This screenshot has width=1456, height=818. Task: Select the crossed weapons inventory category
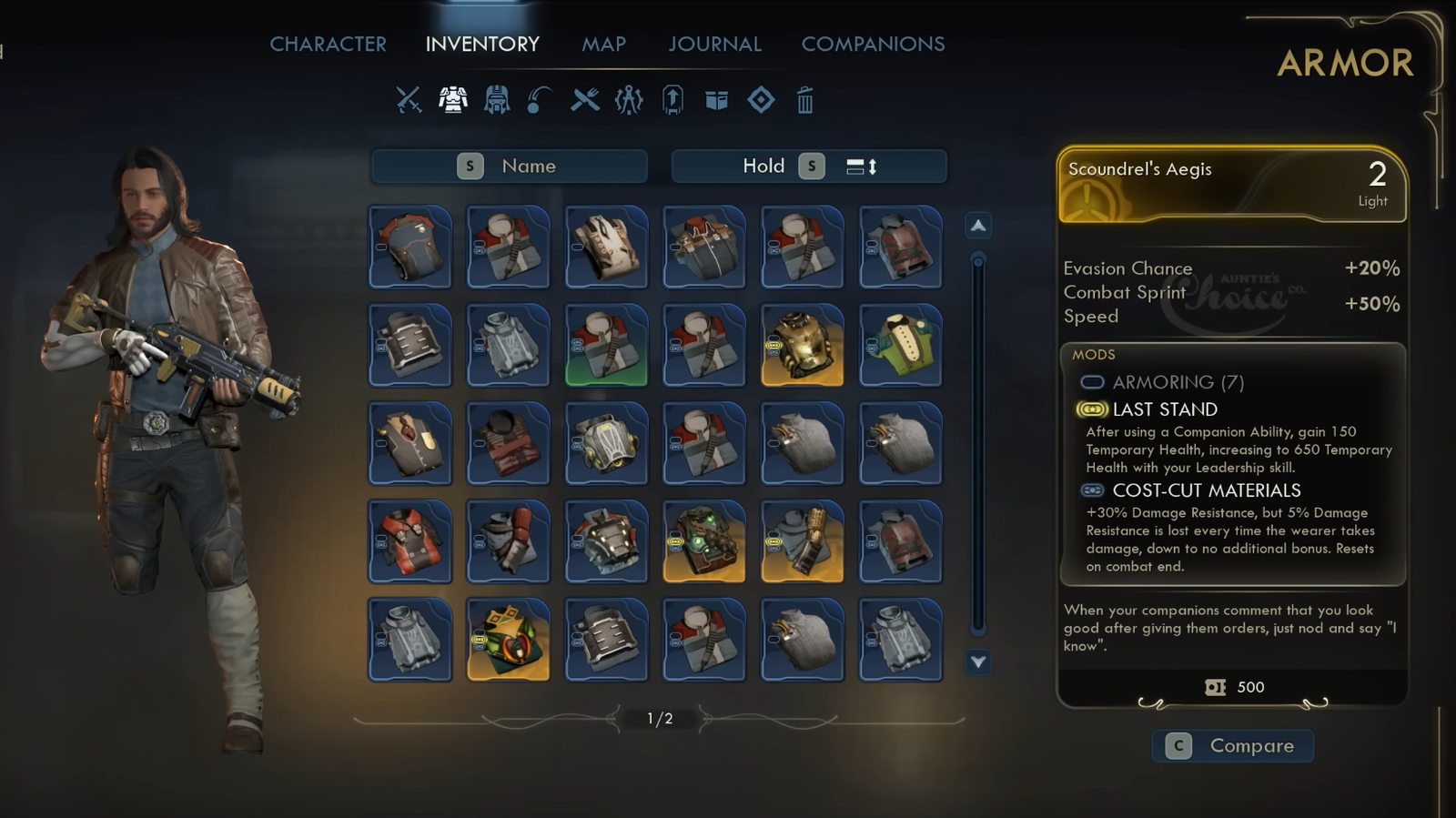(409, 99)
